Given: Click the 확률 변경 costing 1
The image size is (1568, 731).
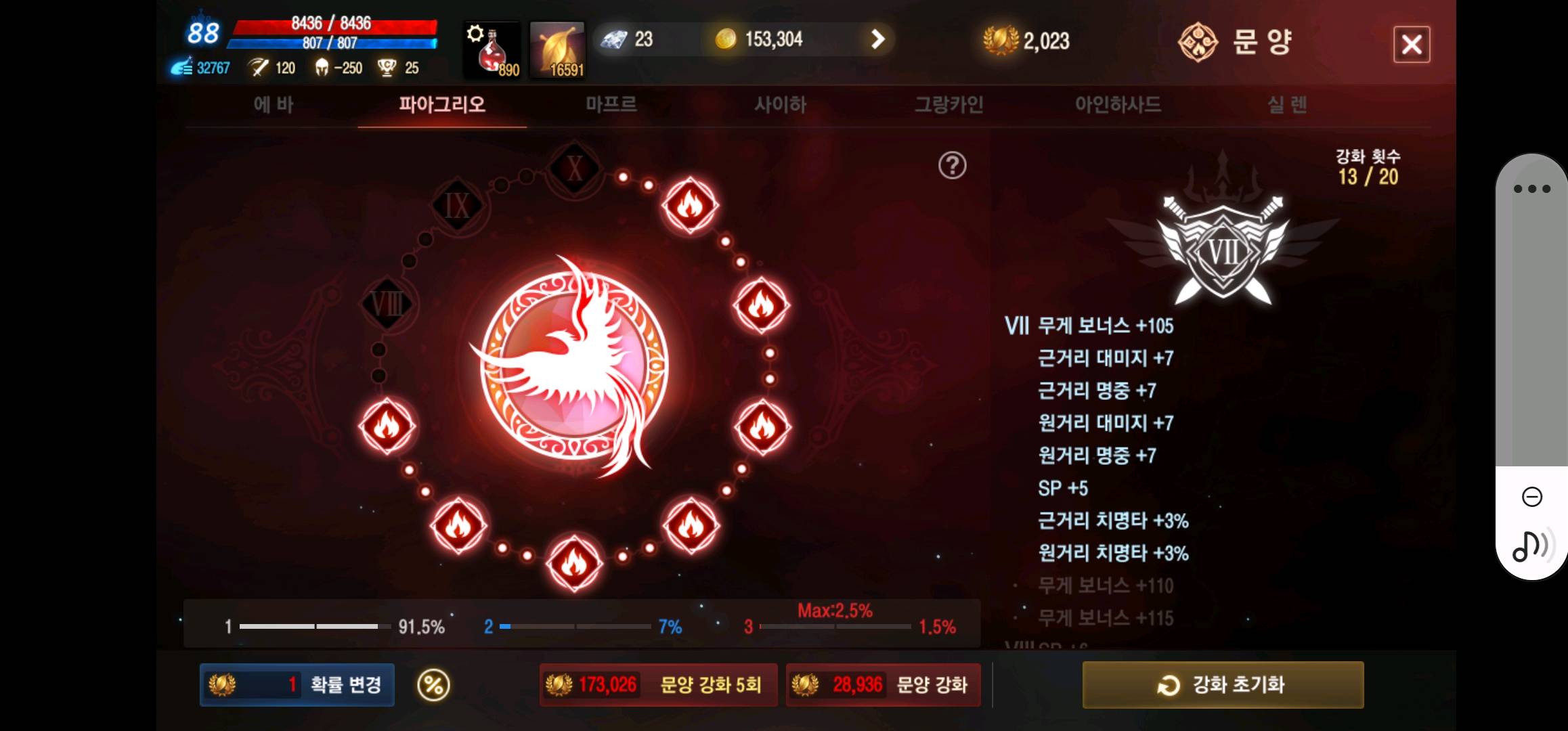Looking at the screenshot, I should coord(296,685).
